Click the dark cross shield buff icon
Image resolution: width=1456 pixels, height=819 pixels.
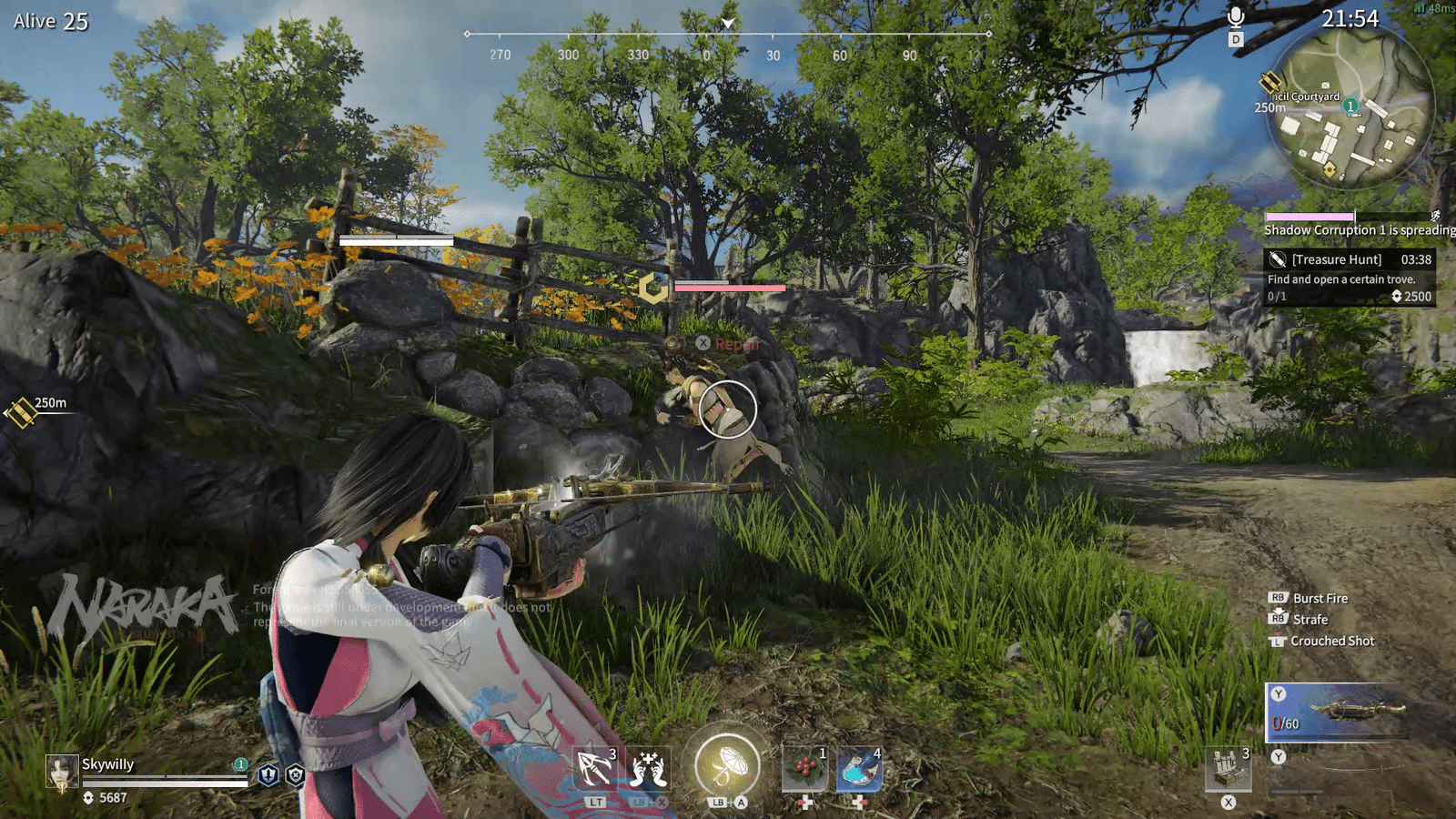[295, 774]
